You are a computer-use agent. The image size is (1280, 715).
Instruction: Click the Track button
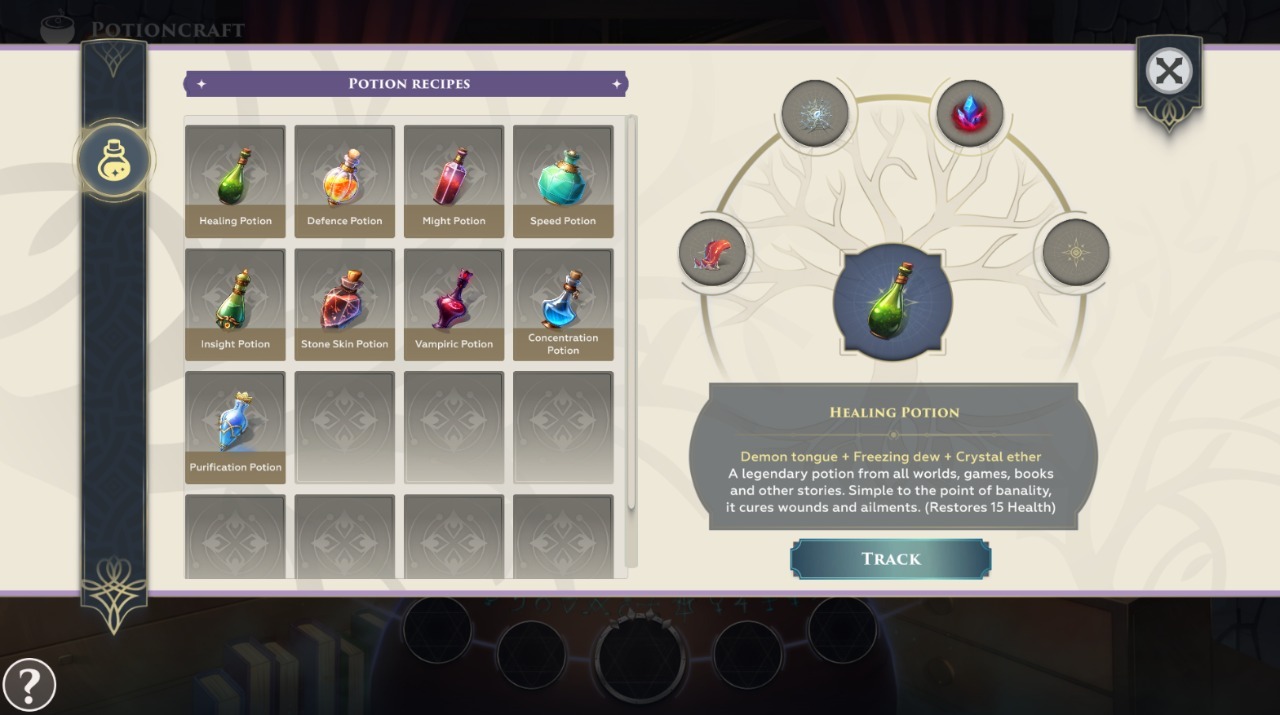pyautogui.click(x=890, y=559)
